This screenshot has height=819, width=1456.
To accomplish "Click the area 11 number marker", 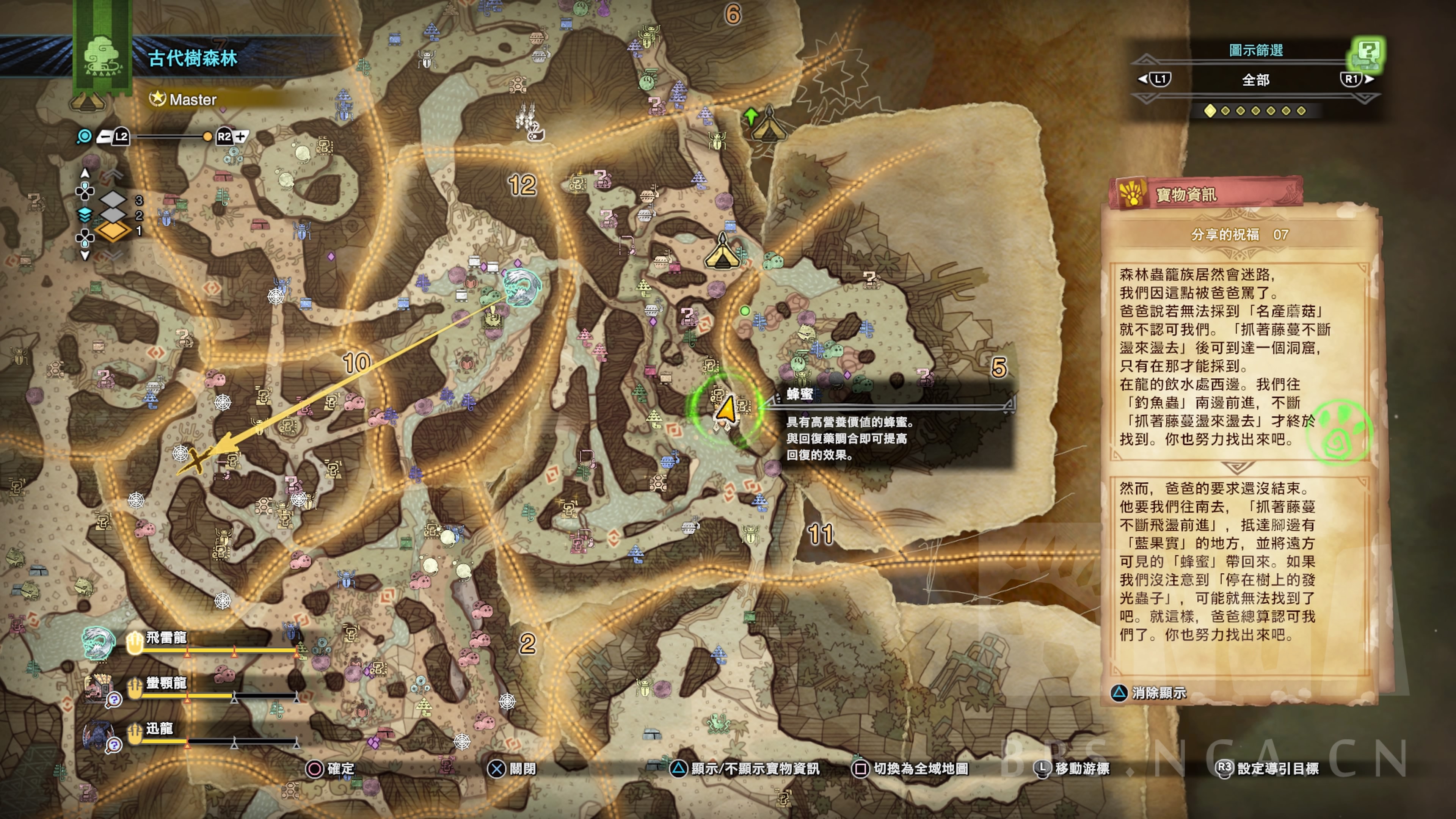I will tap(820, 534).
